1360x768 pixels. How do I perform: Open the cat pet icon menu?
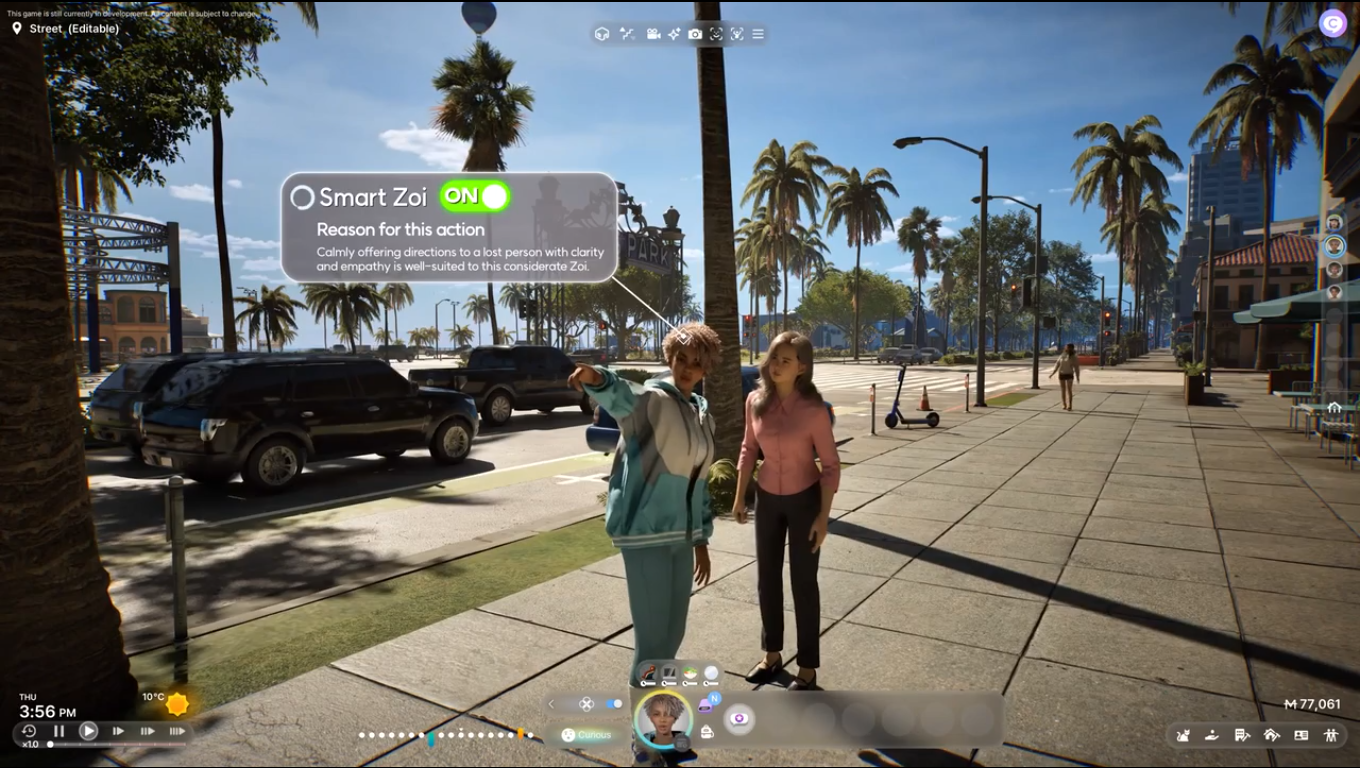pyautogui.click(x=1183, y=735)
